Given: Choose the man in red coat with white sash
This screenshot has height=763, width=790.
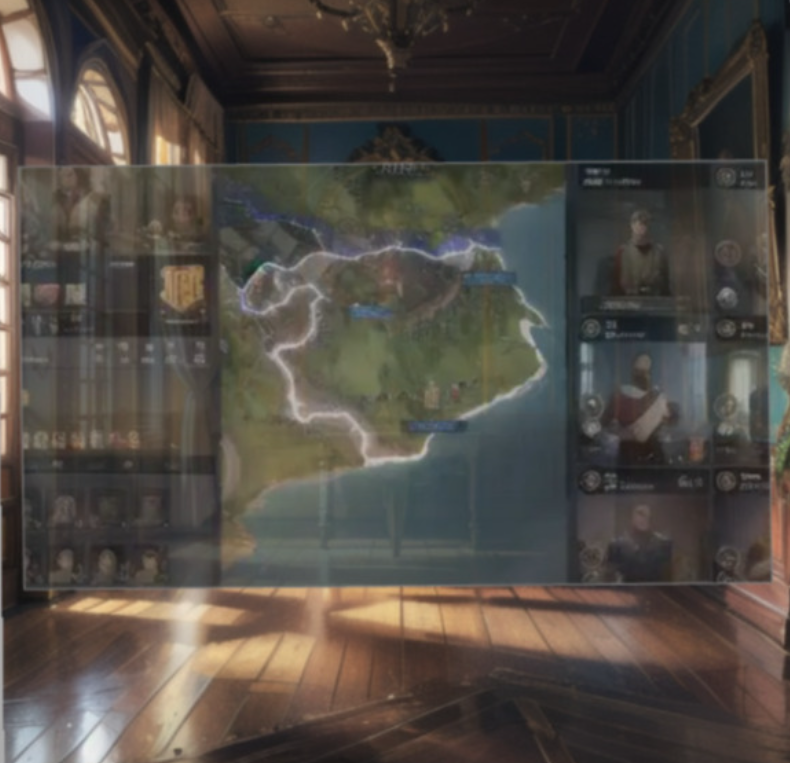Looking at the screenshot, I should pyautogui.click(x=640, y=397).
